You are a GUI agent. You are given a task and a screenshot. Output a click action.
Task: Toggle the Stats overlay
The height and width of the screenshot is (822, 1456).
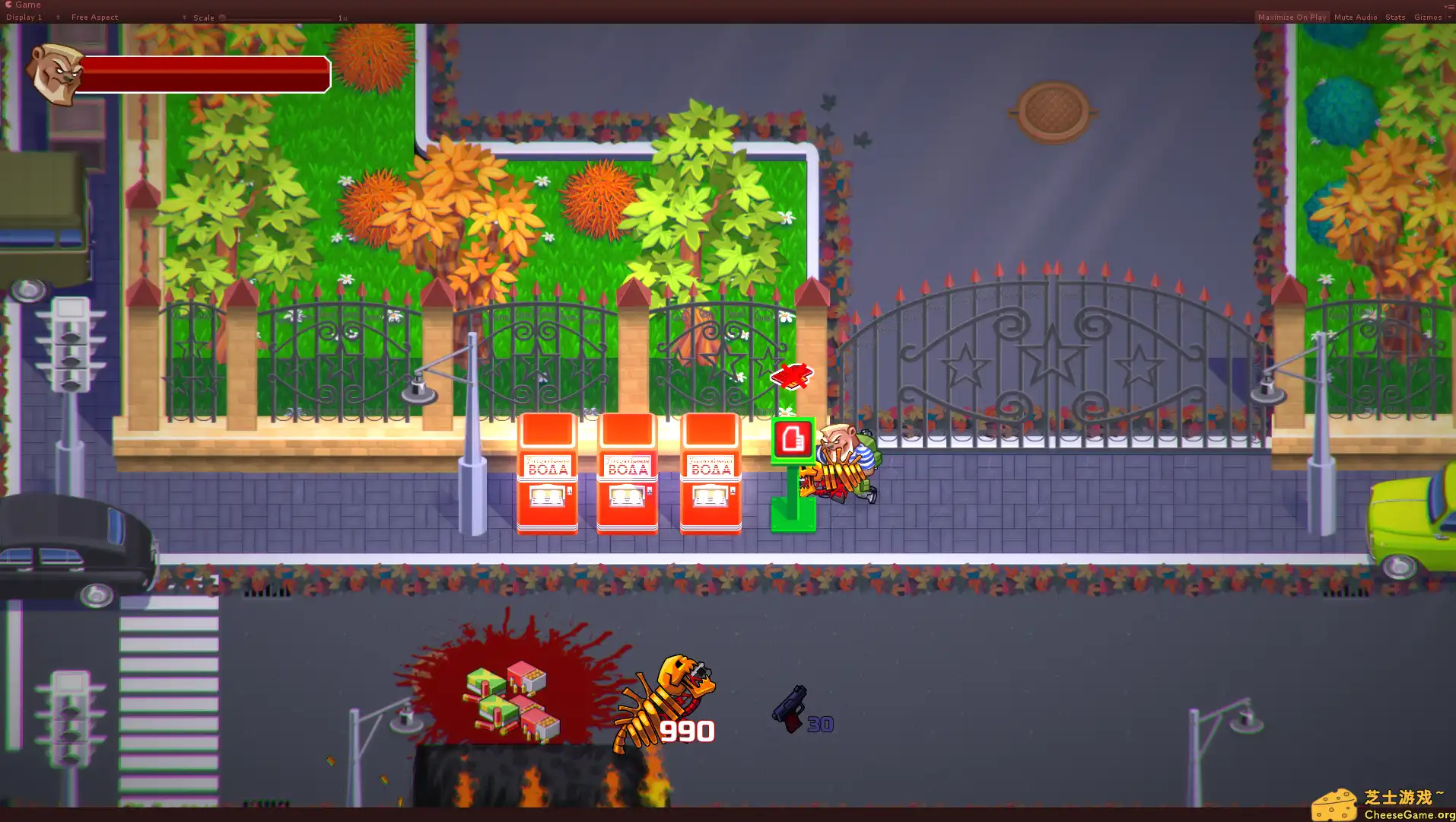1394,17
